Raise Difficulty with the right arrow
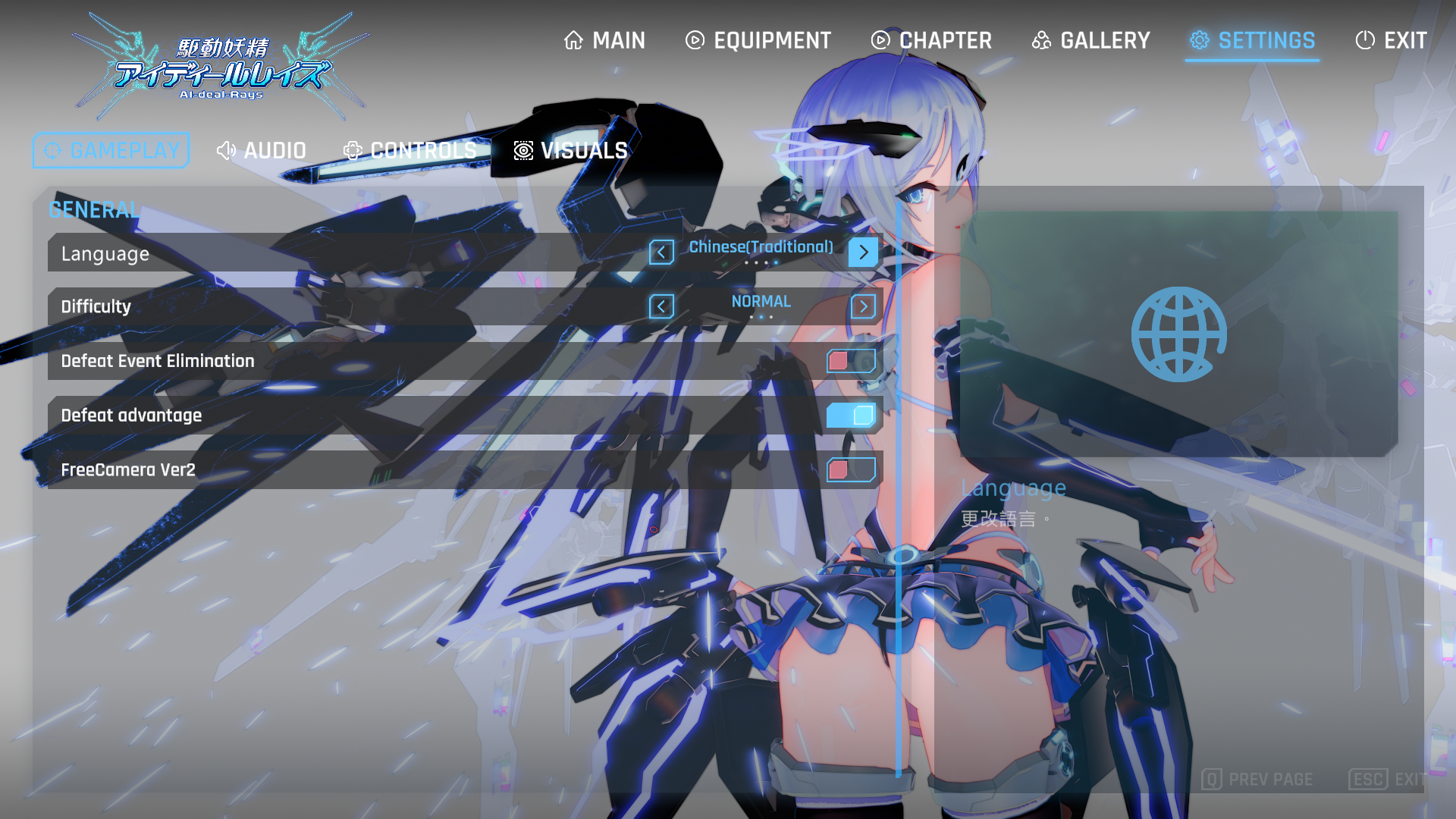1456x819 pixels. pyautogui.click(x=863, y=306)
